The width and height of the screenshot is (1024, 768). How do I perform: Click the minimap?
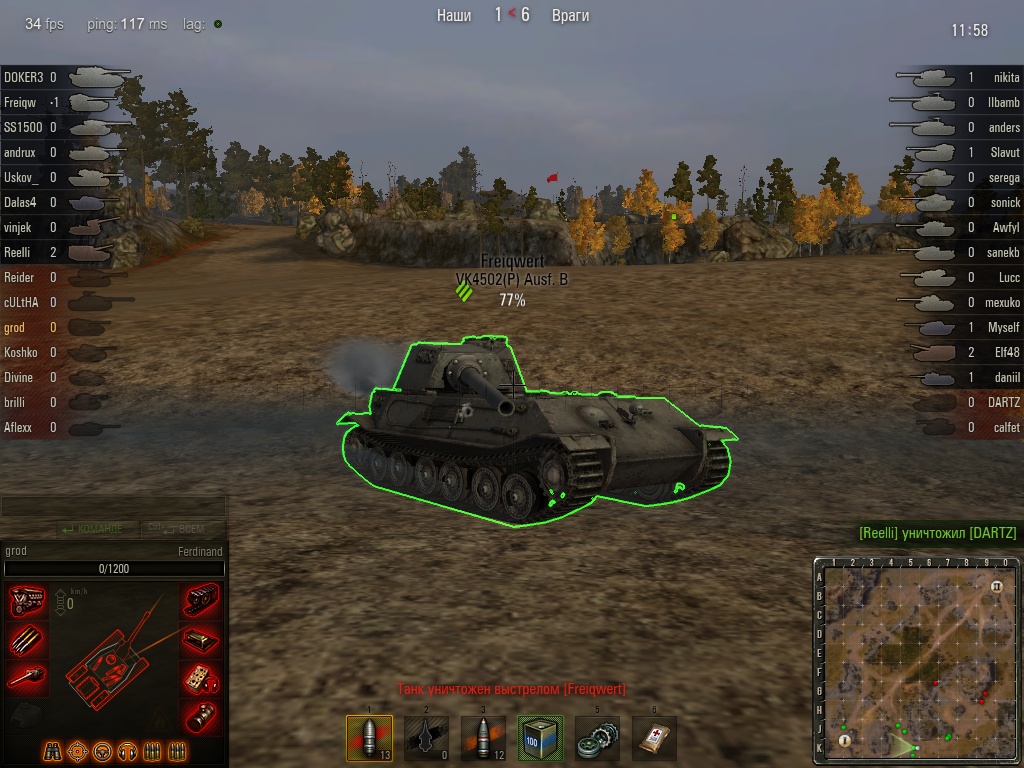[914, 659]
